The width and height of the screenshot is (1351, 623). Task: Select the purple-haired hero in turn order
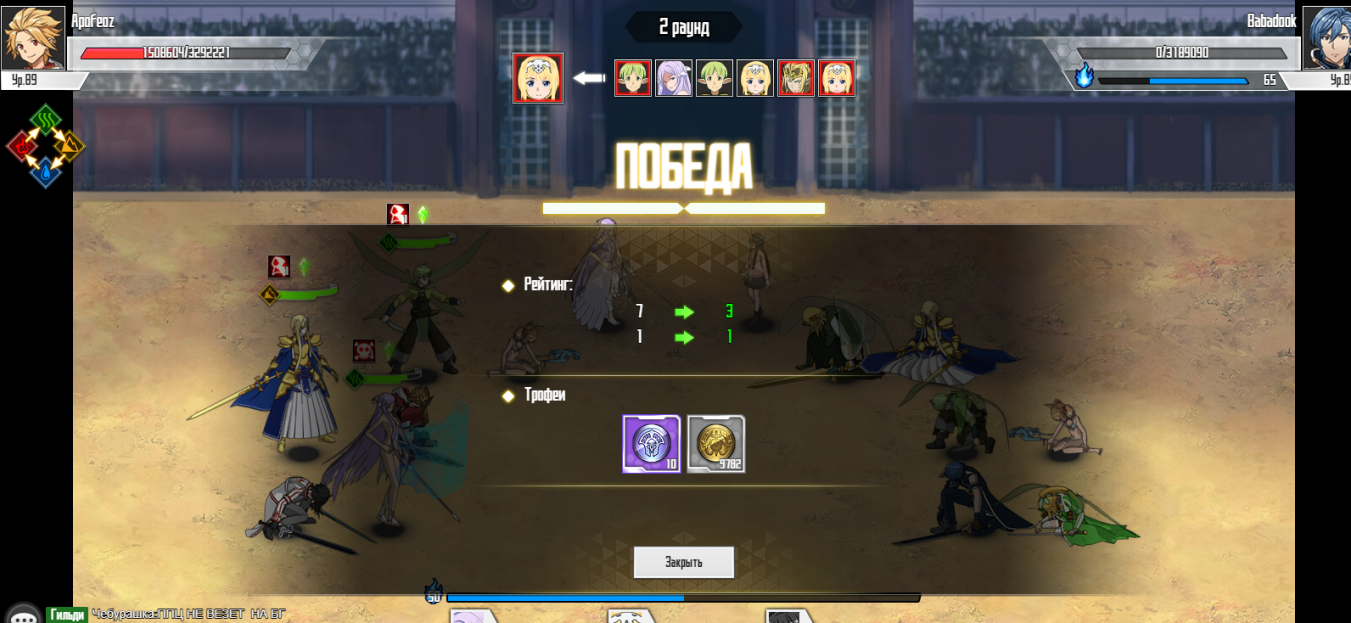[x=673, y=78]
